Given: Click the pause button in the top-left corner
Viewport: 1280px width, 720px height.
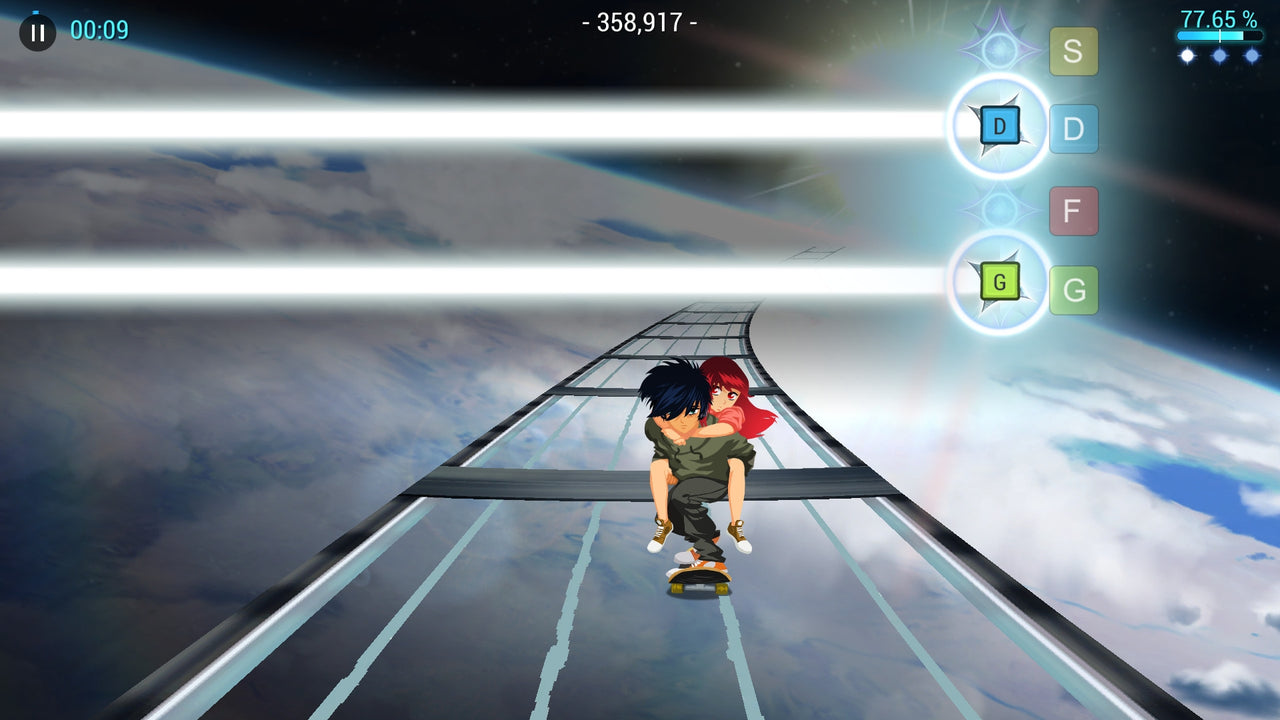Looking at the screenshot, I should point(36,33).
